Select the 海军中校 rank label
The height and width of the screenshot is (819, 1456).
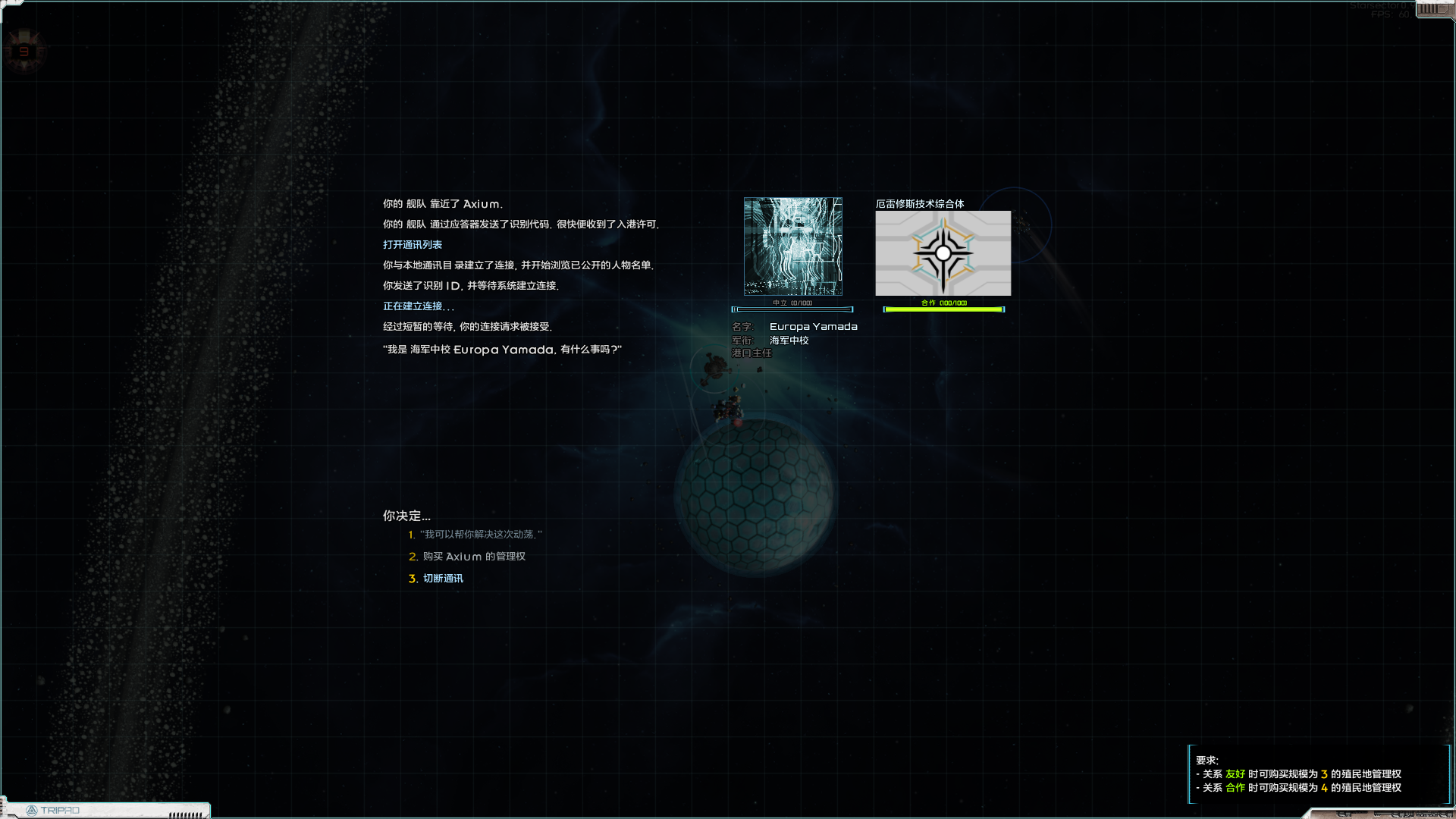click(789, 340)
